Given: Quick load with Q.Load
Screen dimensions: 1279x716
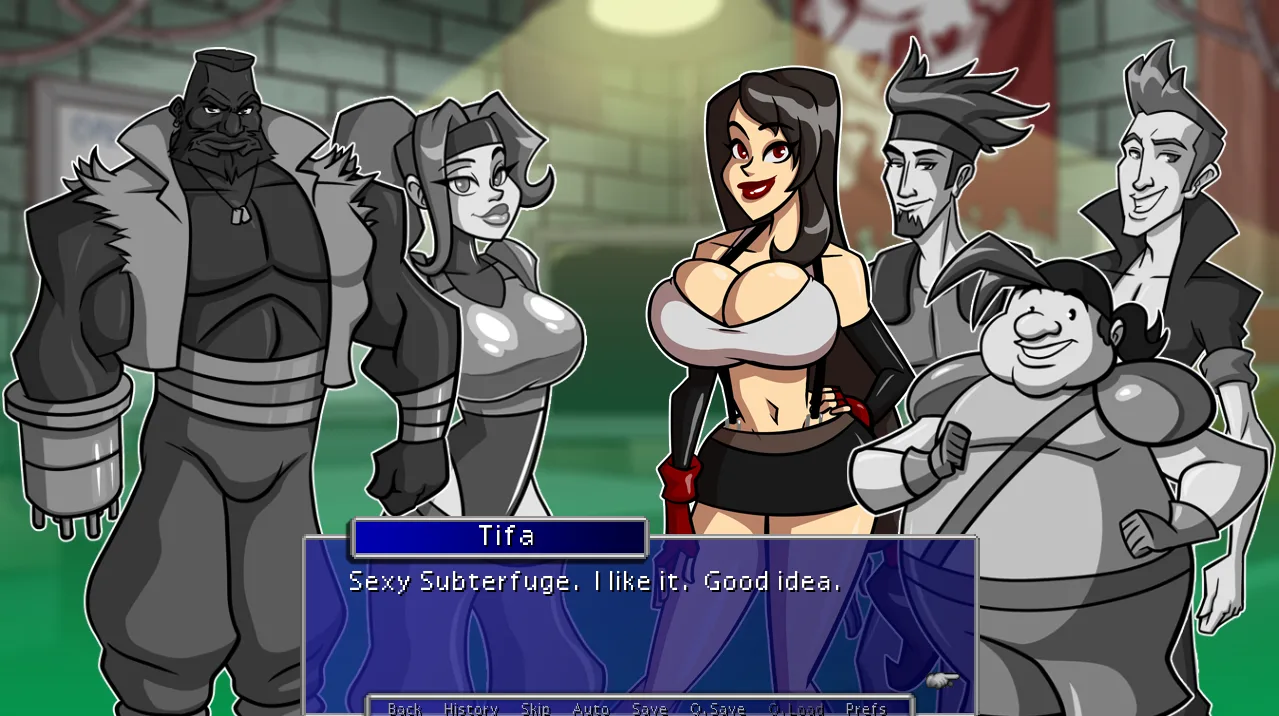Looking at the screenshot, I should pyautogui.click(x=795, y=708).
